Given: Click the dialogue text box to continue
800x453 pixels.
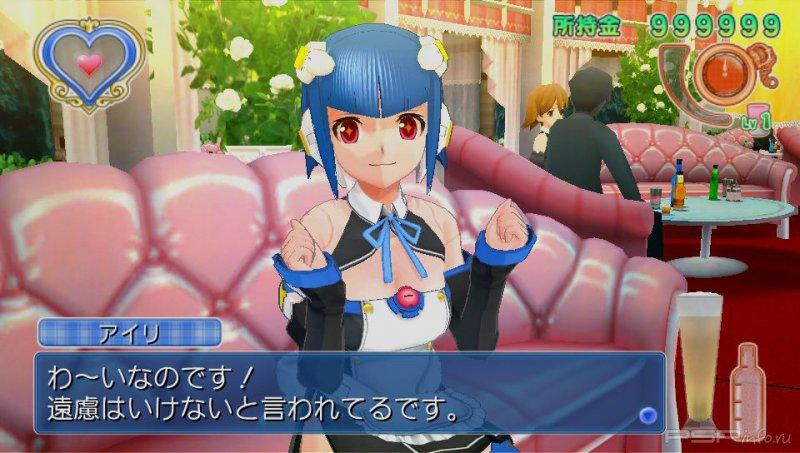Looking at the screenshot, I should click(x=350, y=392).
